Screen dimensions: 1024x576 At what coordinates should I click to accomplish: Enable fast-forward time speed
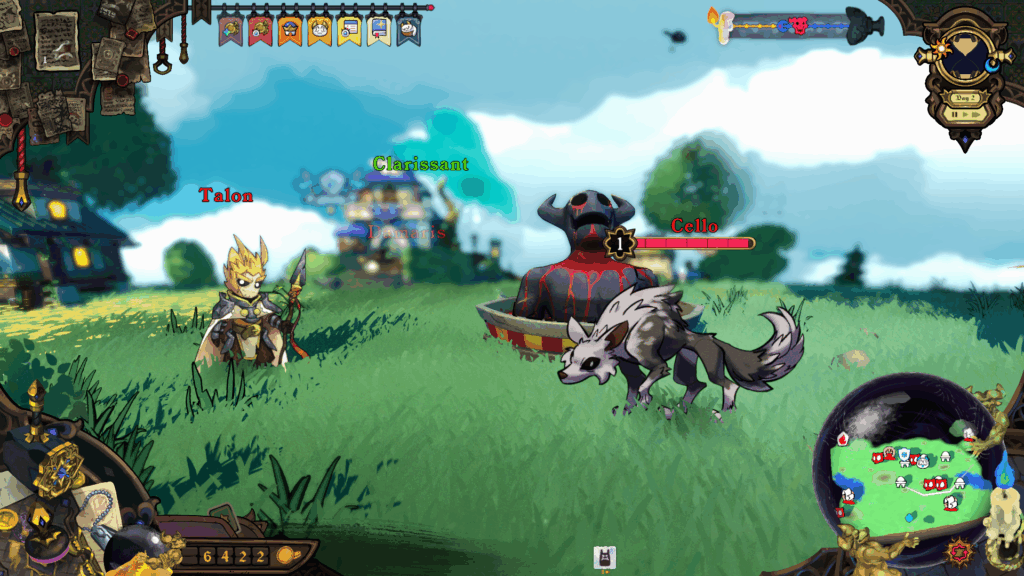tap(978, 115)
